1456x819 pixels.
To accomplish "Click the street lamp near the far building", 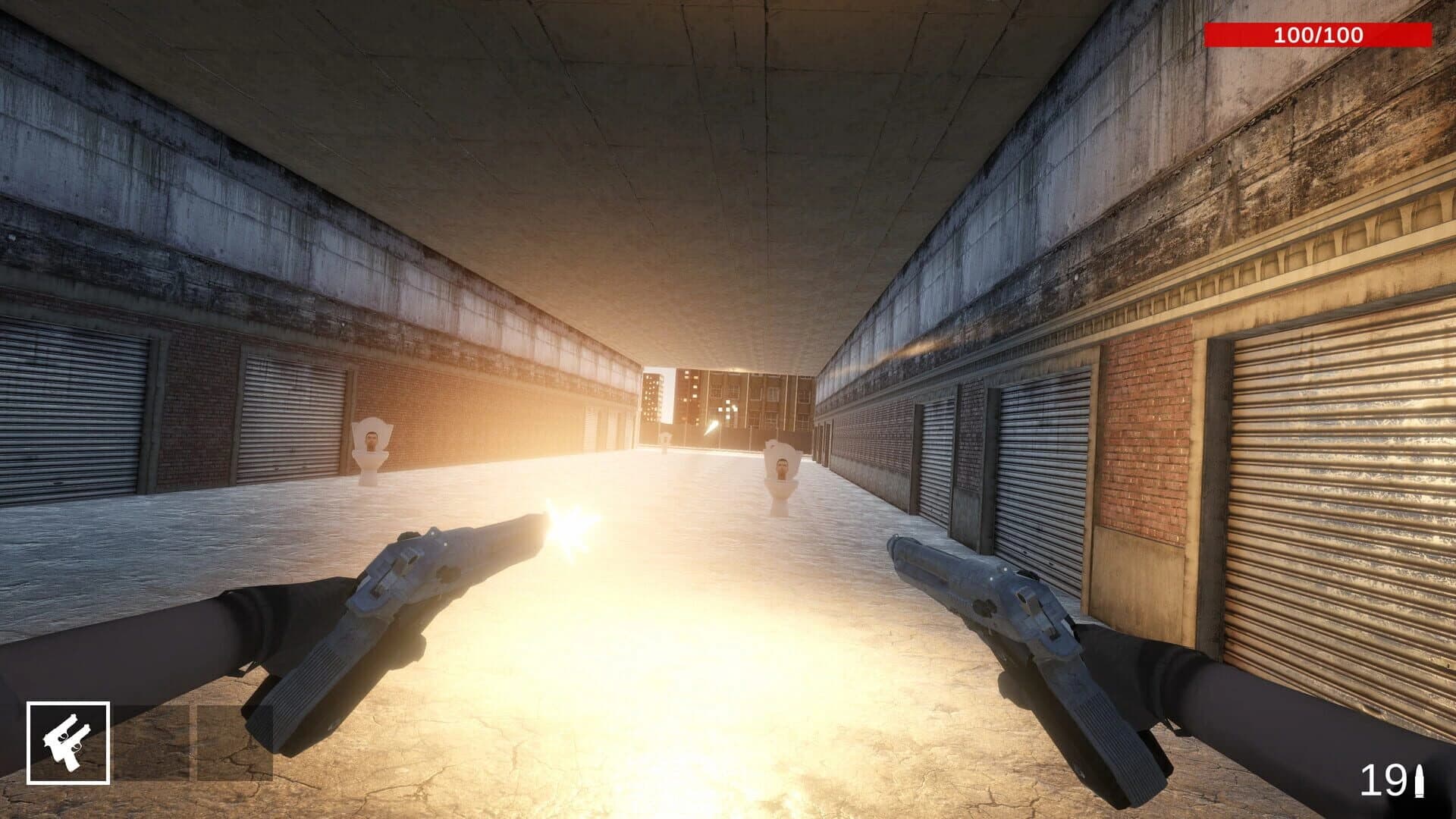I will [711, 426].
